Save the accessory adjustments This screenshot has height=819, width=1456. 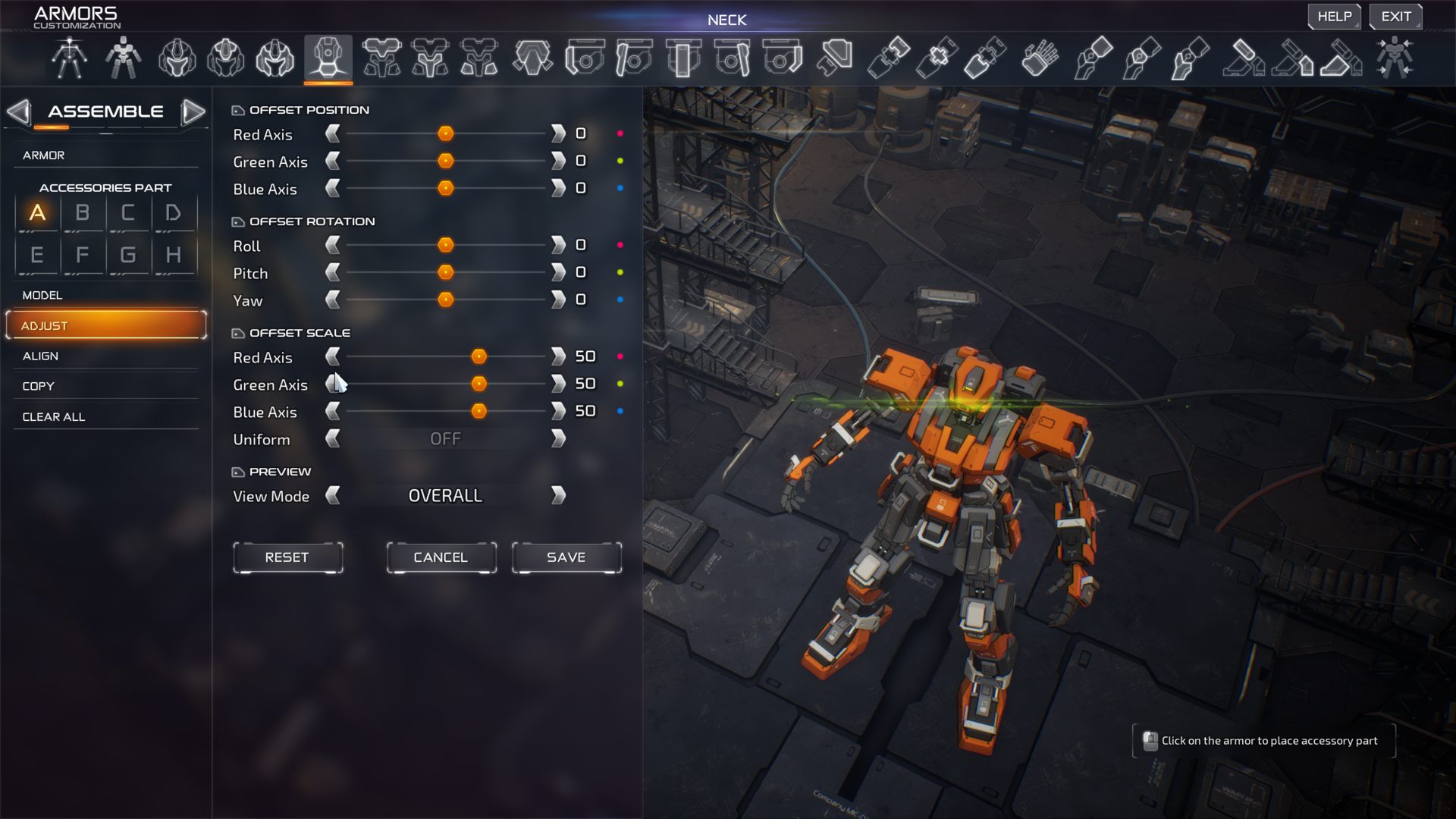tap(566, 557)
